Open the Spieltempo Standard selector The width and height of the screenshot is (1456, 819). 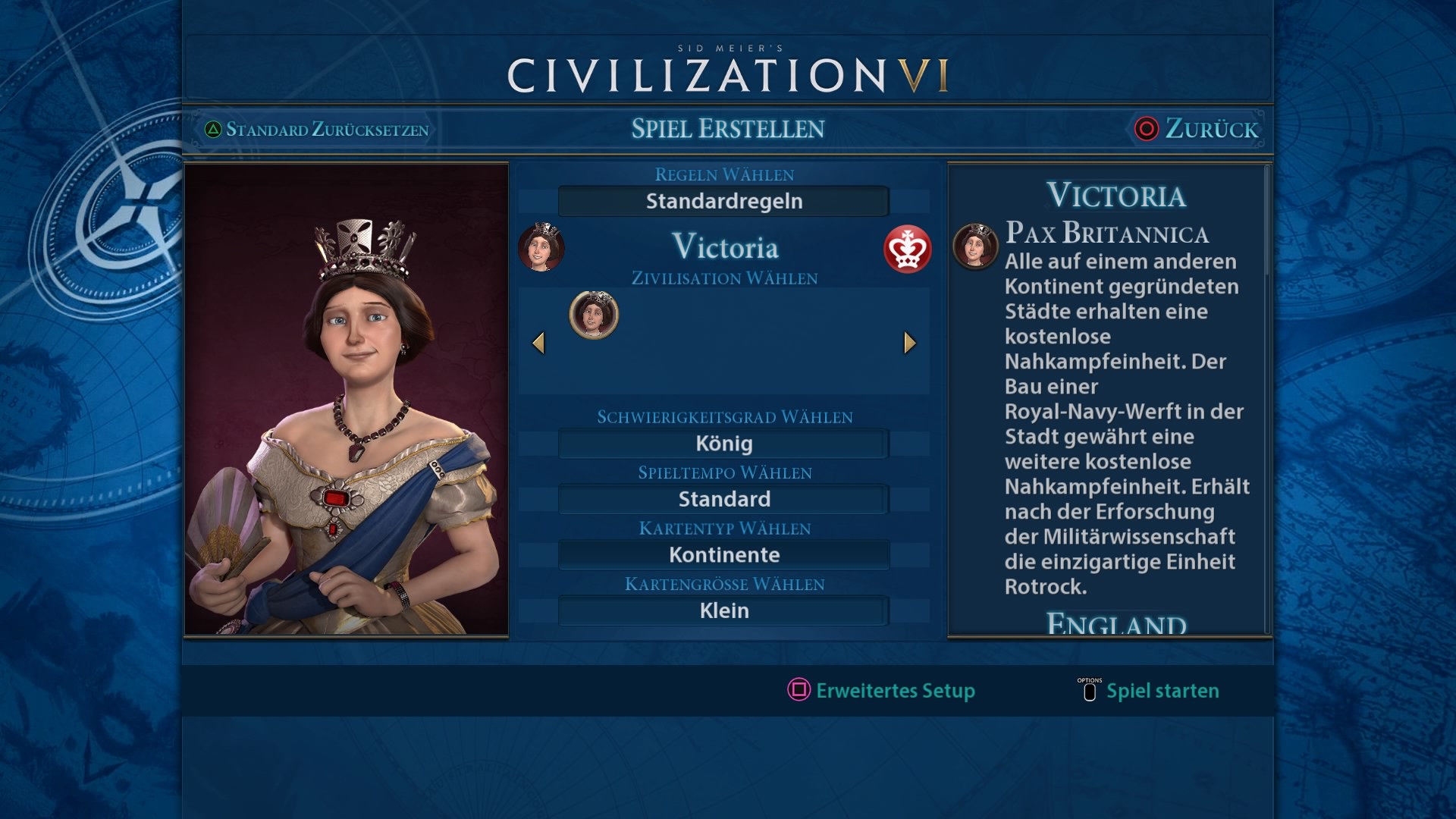point(723,499)
